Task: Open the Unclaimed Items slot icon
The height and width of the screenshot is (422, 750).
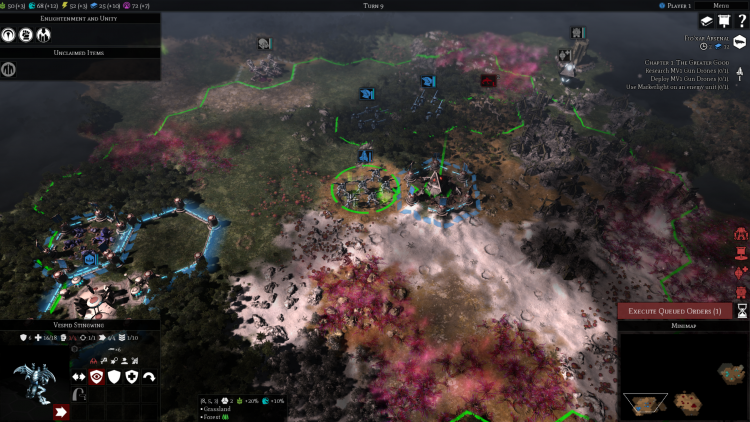Action: [x=9, y=69]
